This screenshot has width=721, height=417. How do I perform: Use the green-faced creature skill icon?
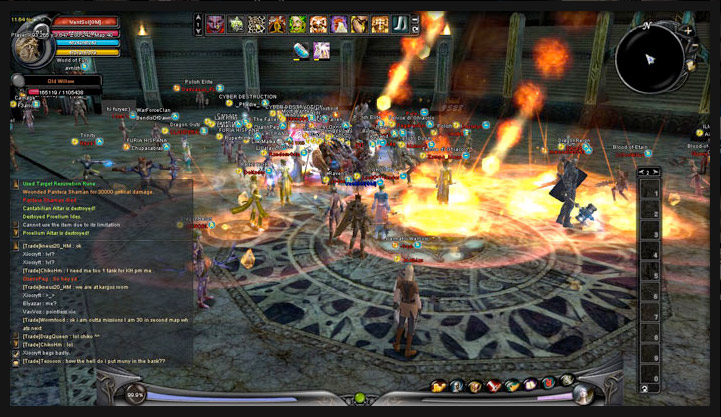(298, 24)
